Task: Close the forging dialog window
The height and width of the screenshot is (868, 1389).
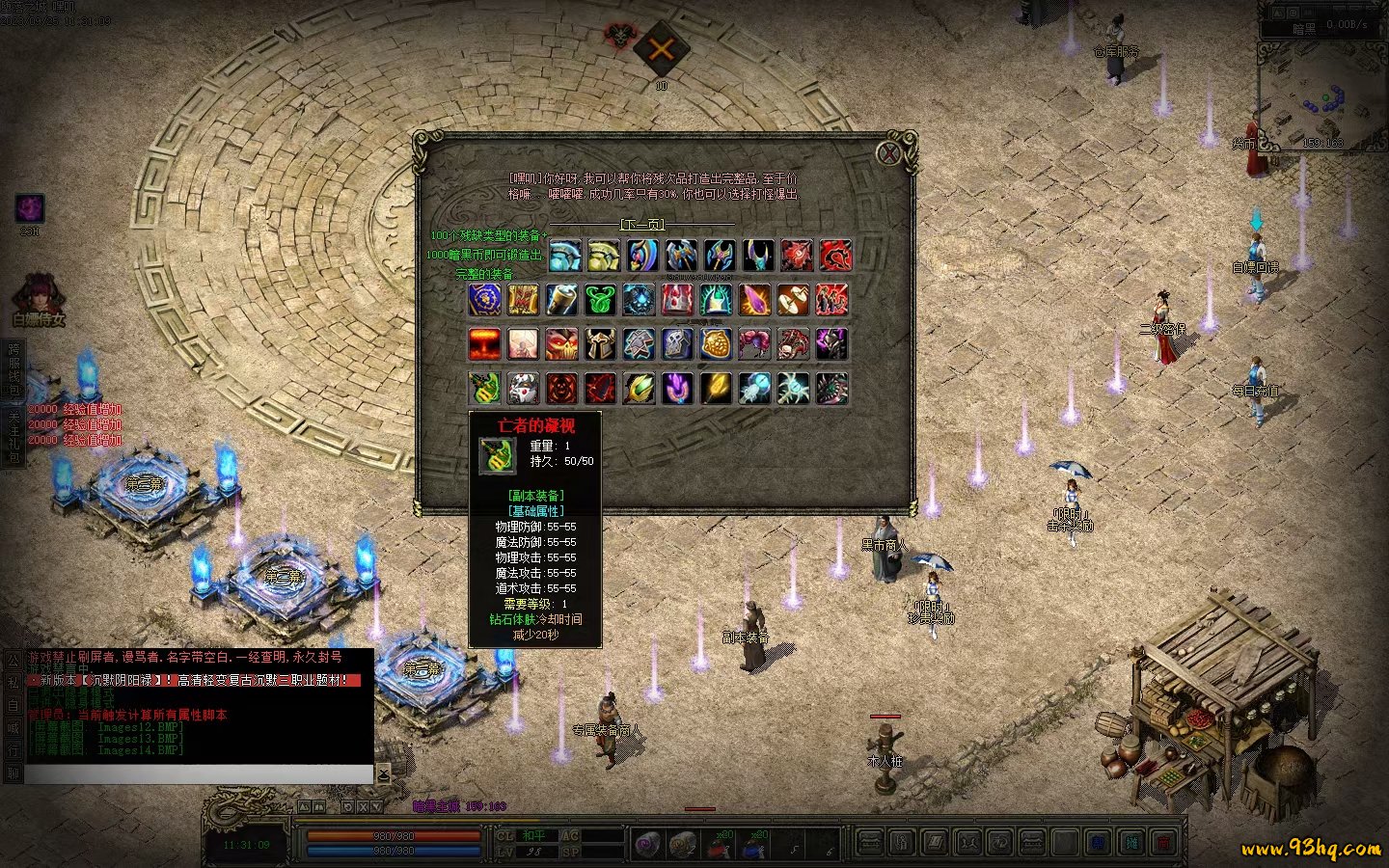Action: (888, 152)
